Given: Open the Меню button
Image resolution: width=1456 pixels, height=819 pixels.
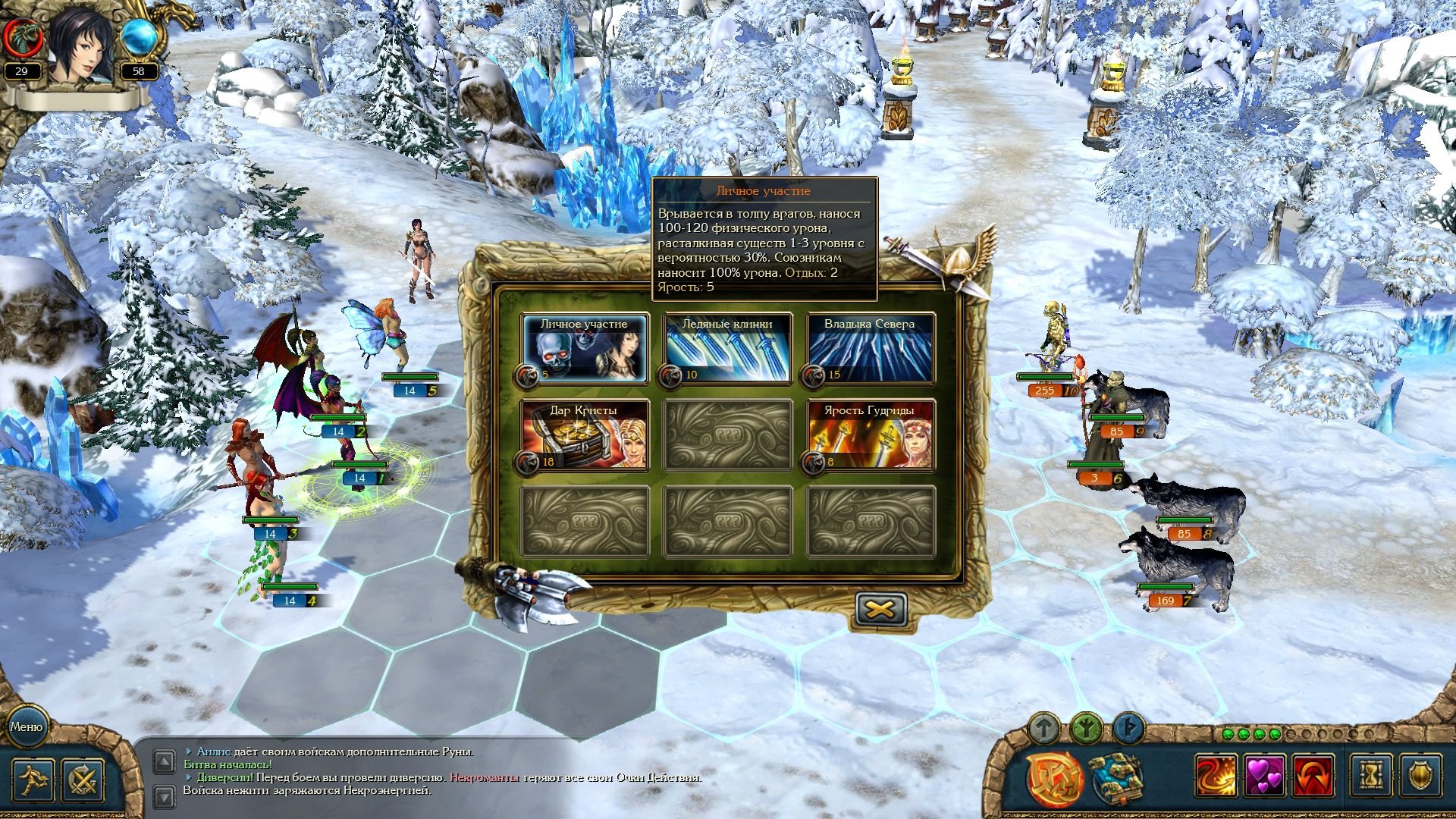Looking at the screenshot, I should point(27,726).
